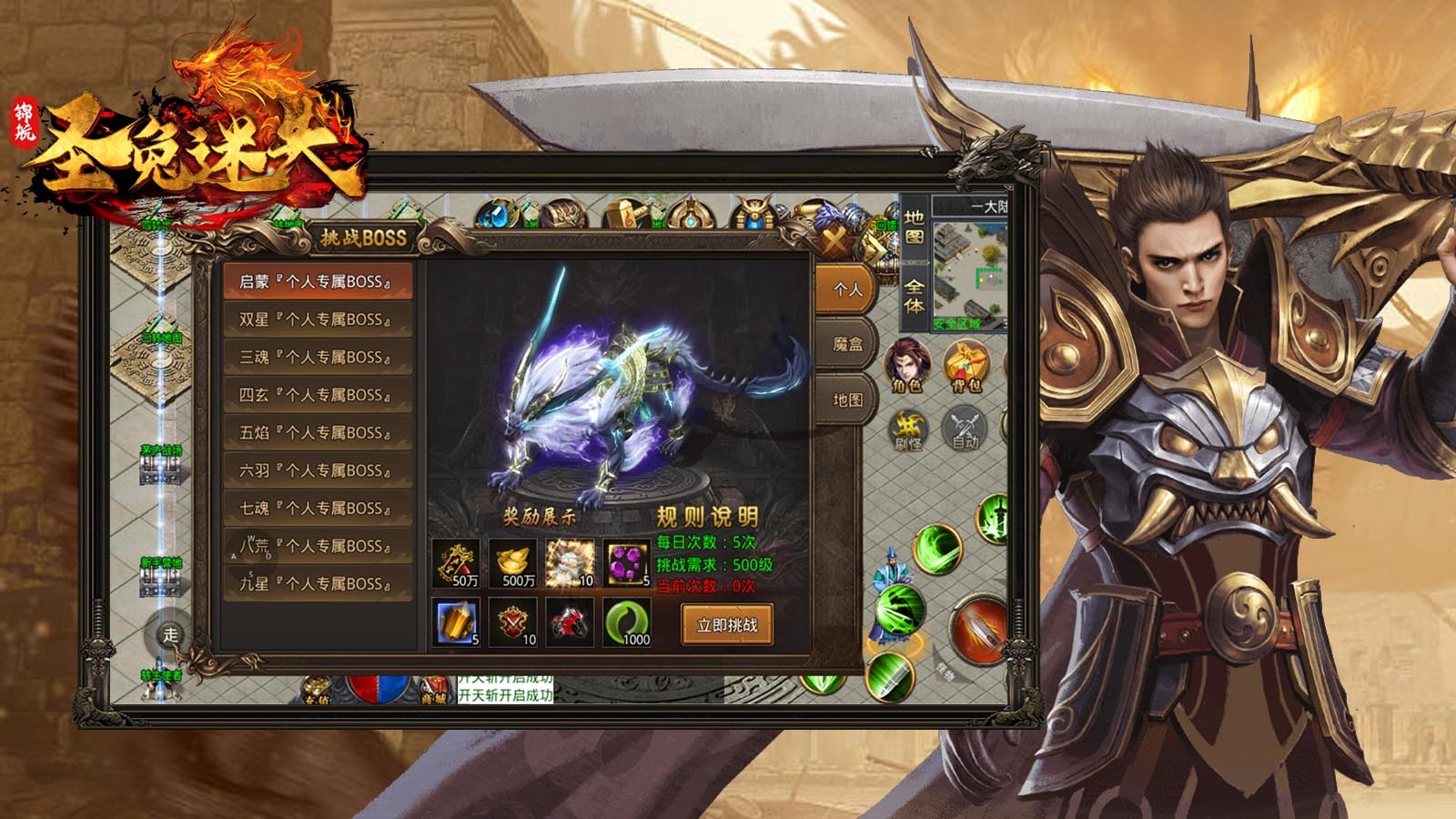
Task: Choose the 双星 personal BOSS entry
Action: pos(317,319)
